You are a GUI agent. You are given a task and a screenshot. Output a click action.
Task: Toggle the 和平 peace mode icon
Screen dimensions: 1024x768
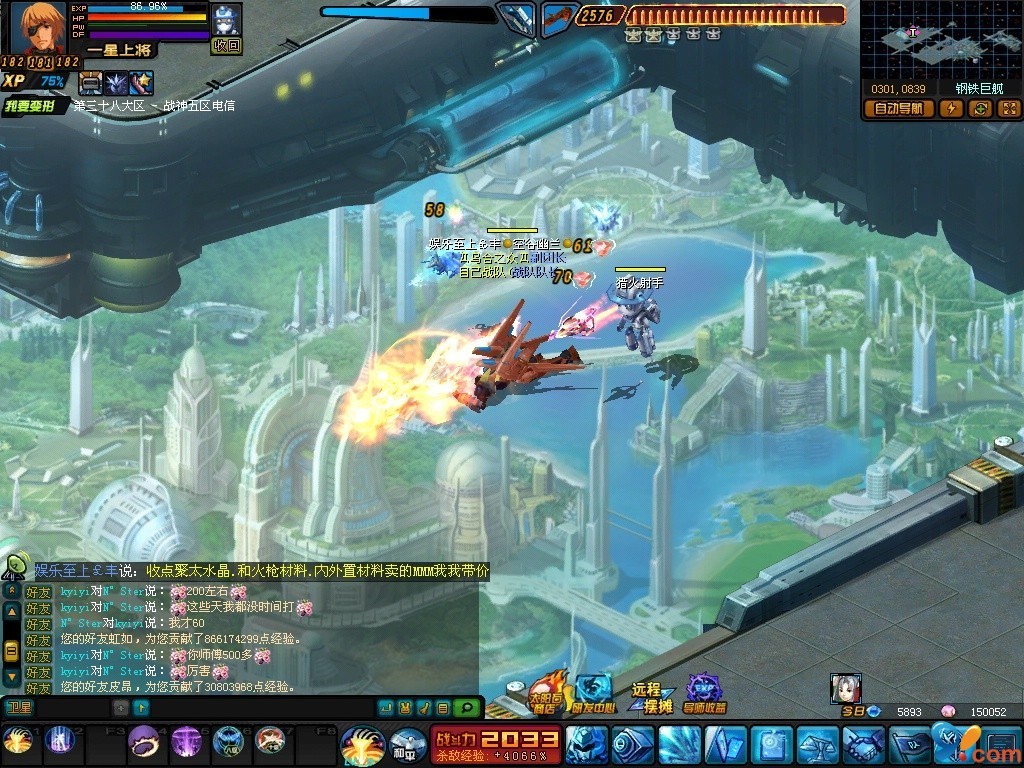coord(406,746)
